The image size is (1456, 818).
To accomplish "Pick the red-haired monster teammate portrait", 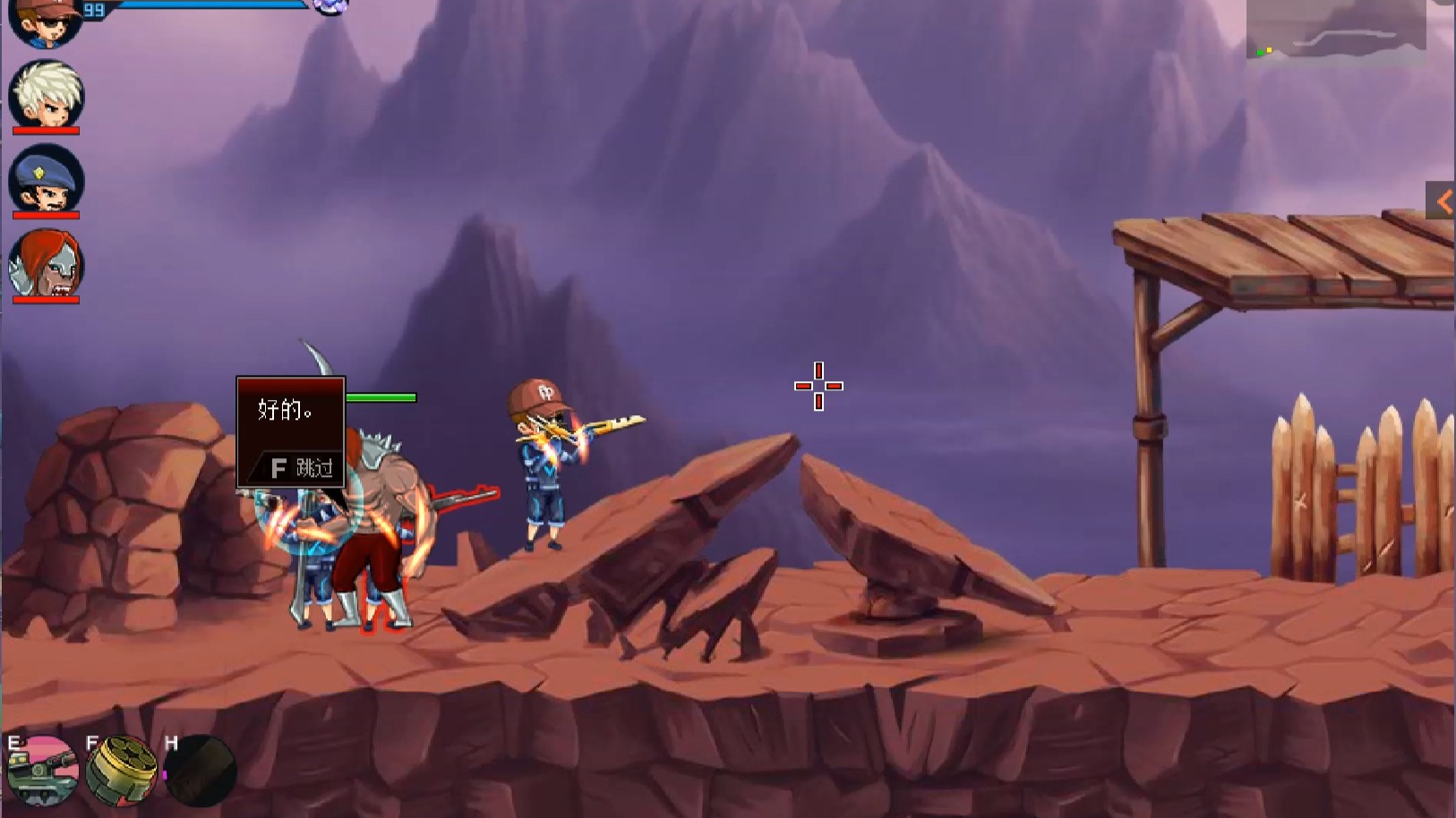I will pos(46,263).
